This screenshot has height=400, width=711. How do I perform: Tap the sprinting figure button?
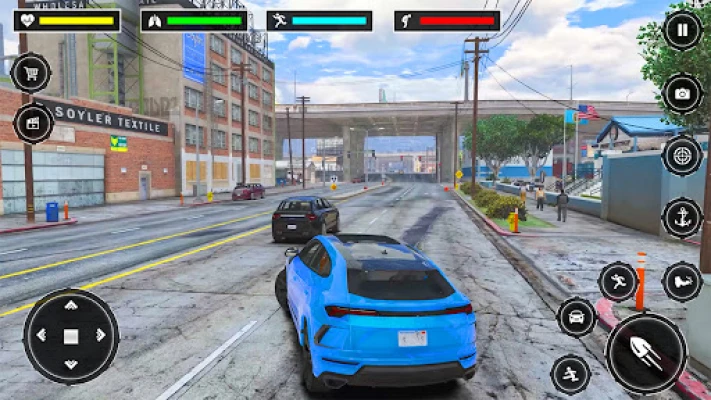[618, 282]
